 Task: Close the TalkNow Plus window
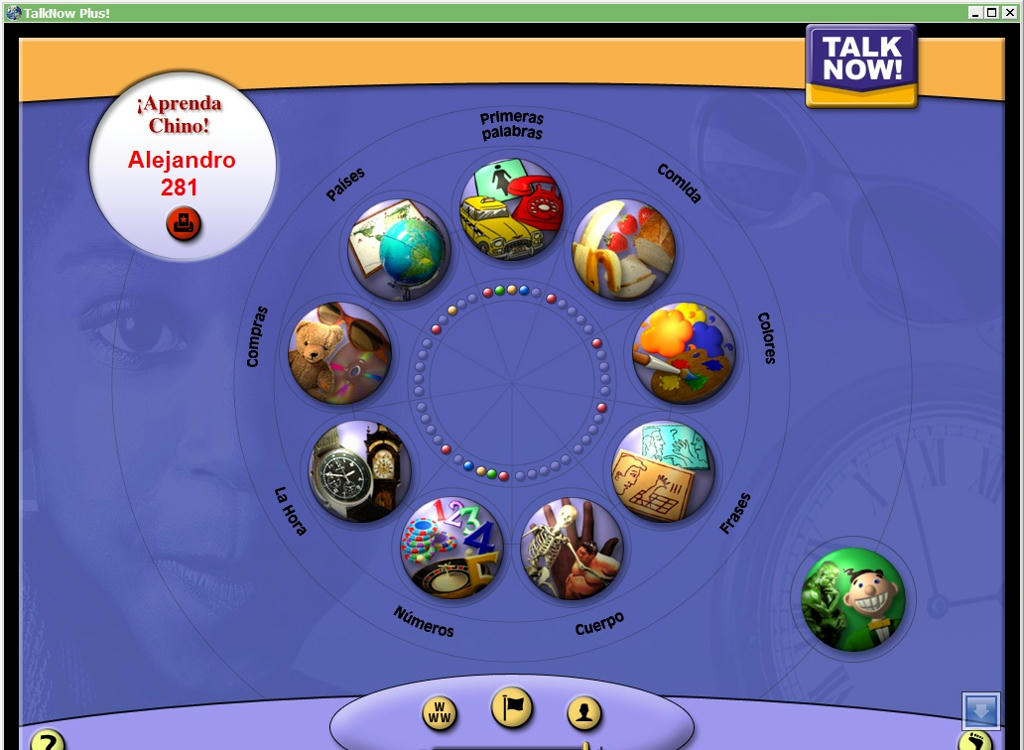(x=1010, y=12)
